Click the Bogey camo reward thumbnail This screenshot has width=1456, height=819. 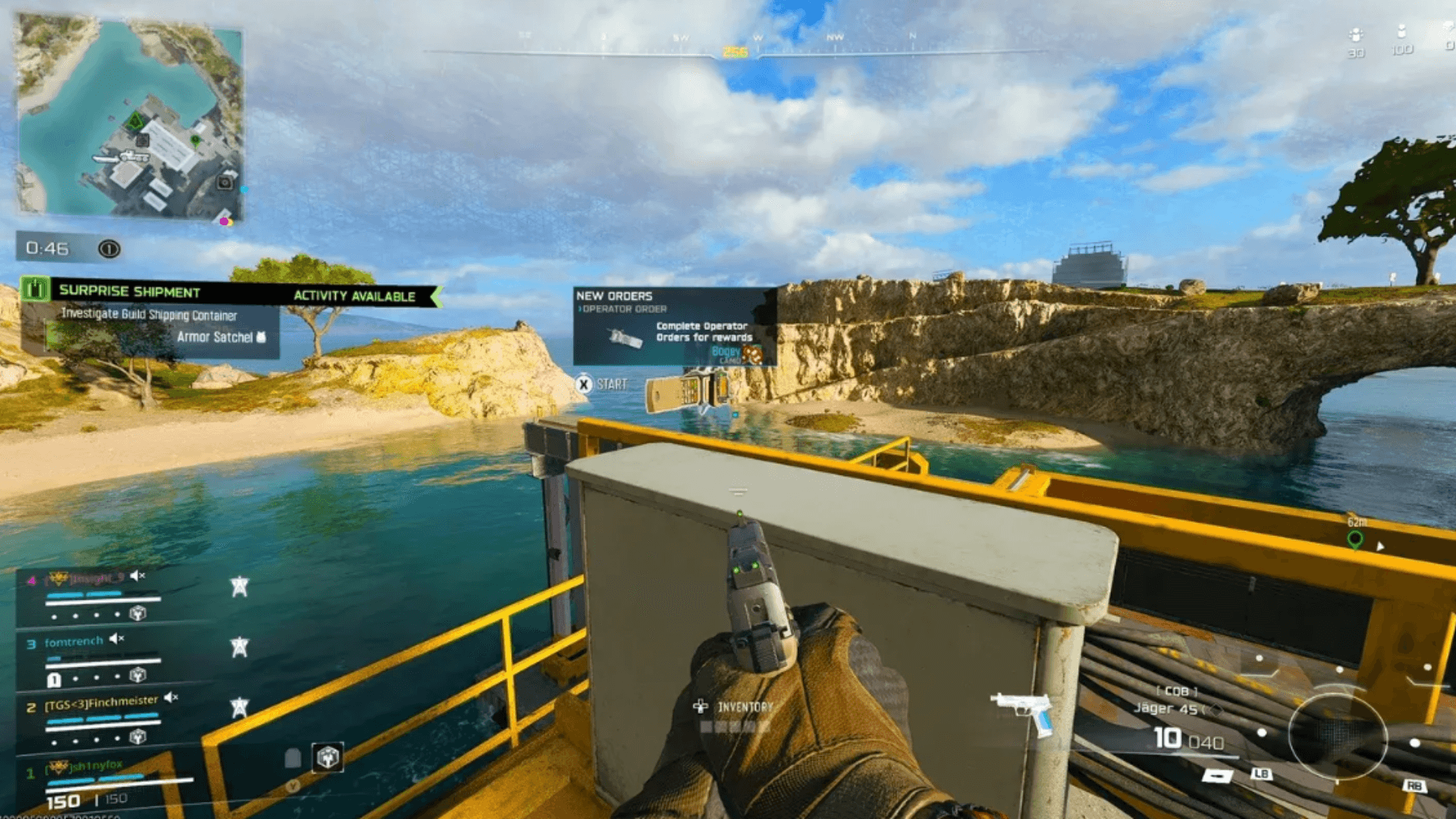click(752, 354)
